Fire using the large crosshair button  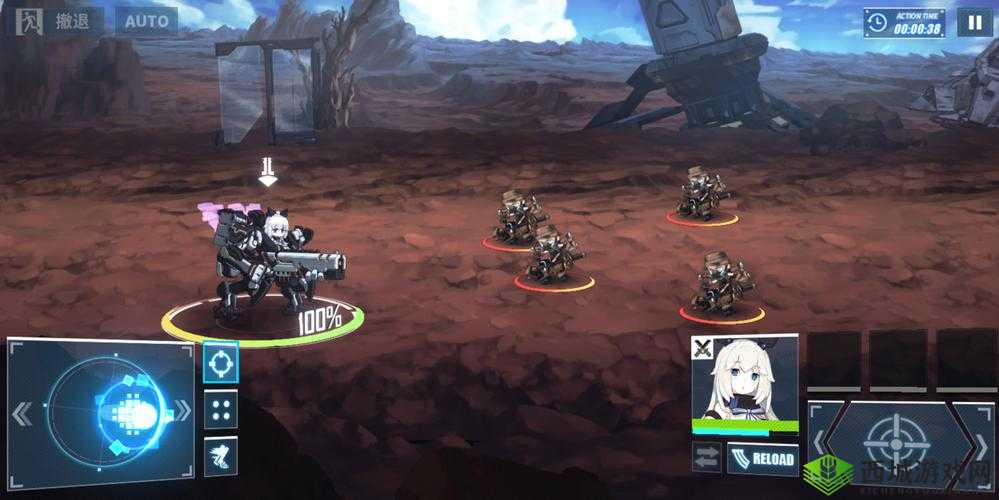(x=897, y=443)
